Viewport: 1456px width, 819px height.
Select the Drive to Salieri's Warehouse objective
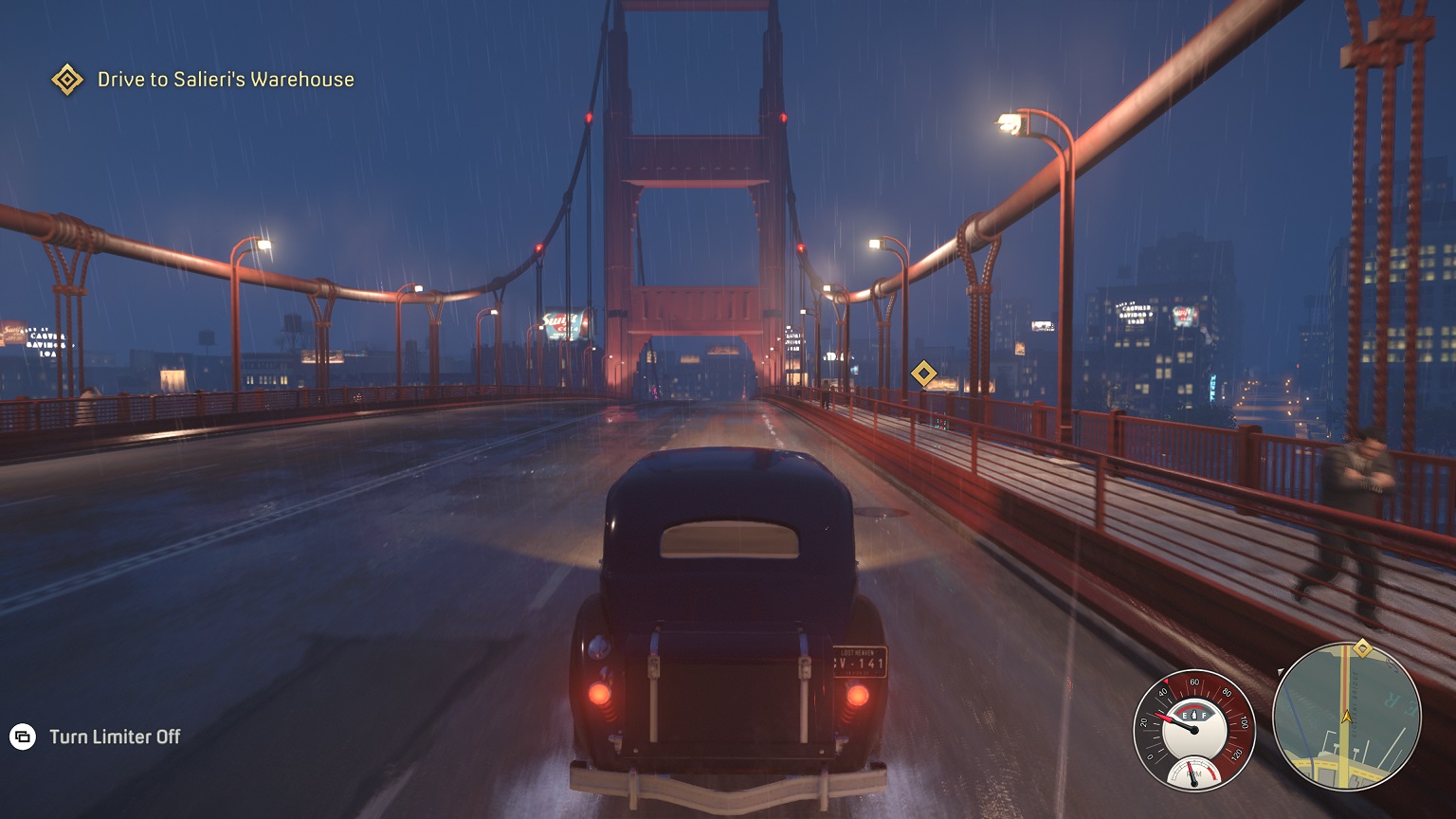pyautogui.click(x=225, y=80)
